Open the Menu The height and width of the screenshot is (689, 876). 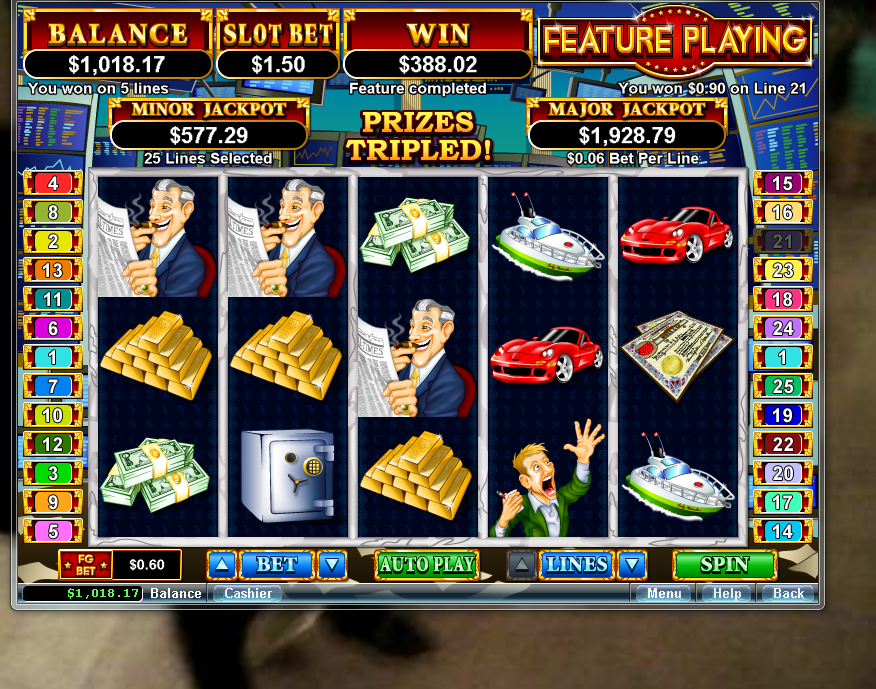pos(664,593)
